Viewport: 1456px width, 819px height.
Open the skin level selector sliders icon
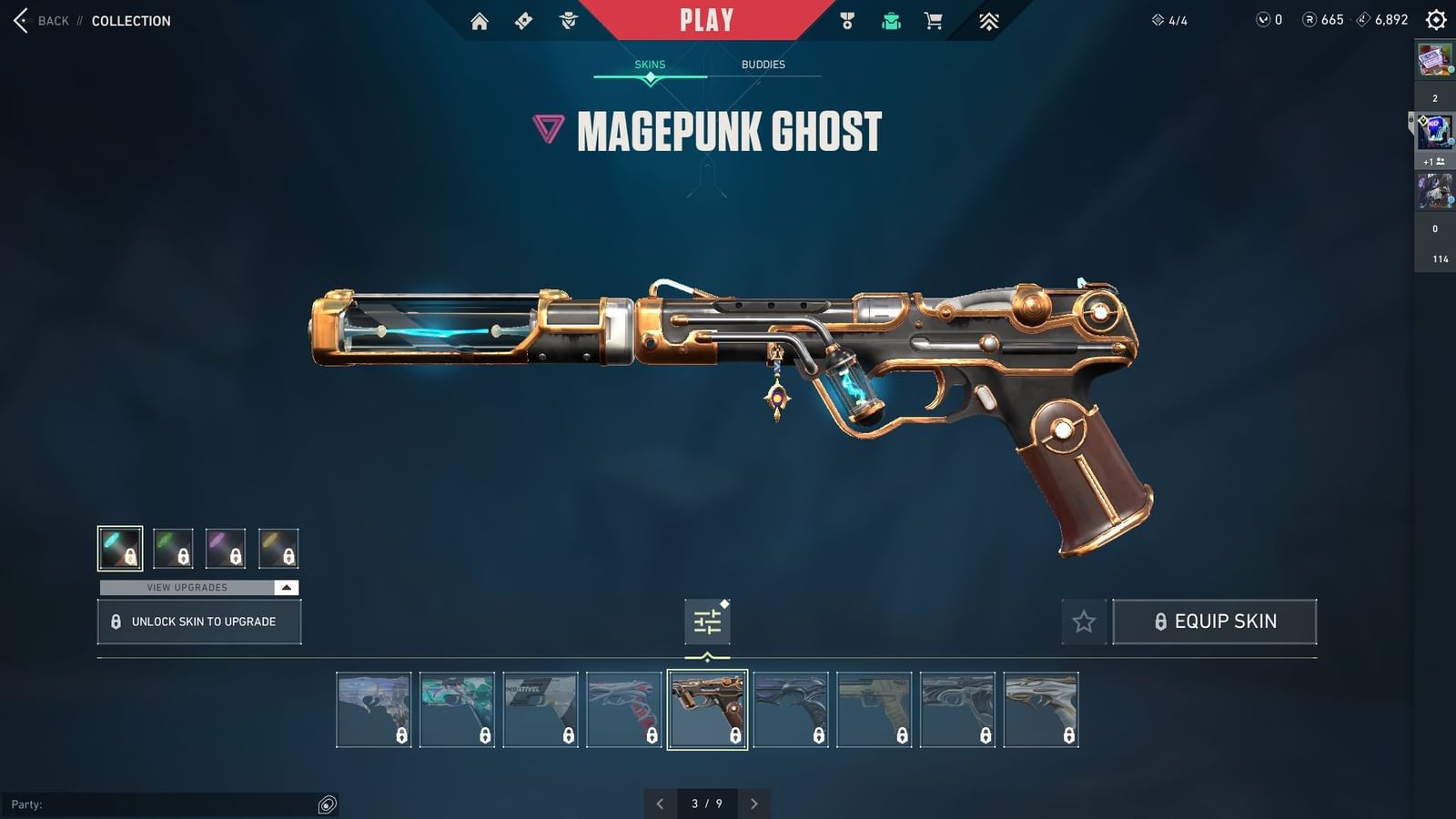[707, 621]
